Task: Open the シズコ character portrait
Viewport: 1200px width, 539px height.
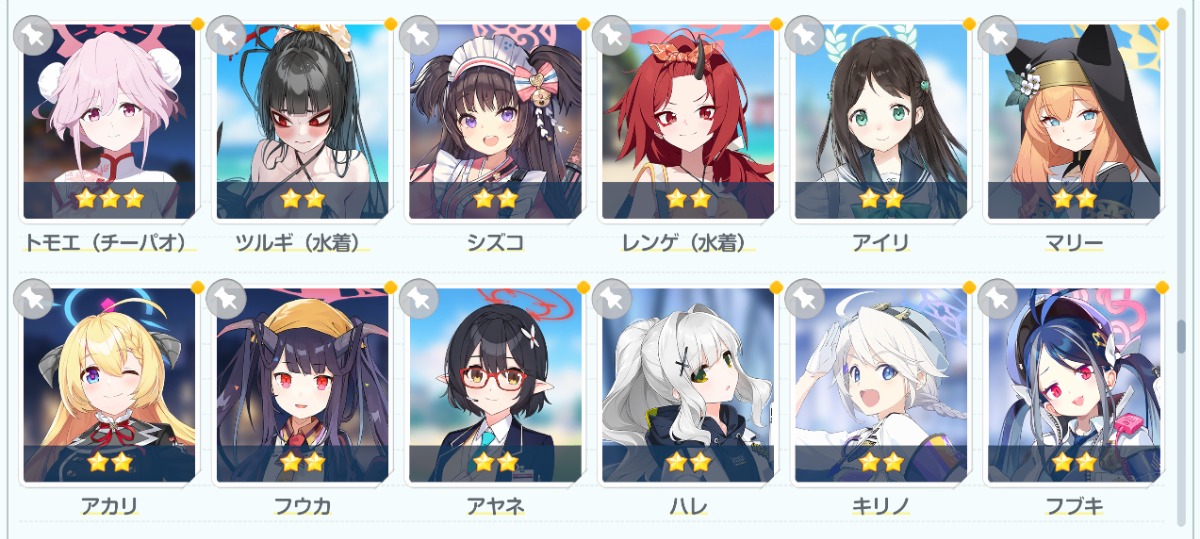Action: coord(496,120)
